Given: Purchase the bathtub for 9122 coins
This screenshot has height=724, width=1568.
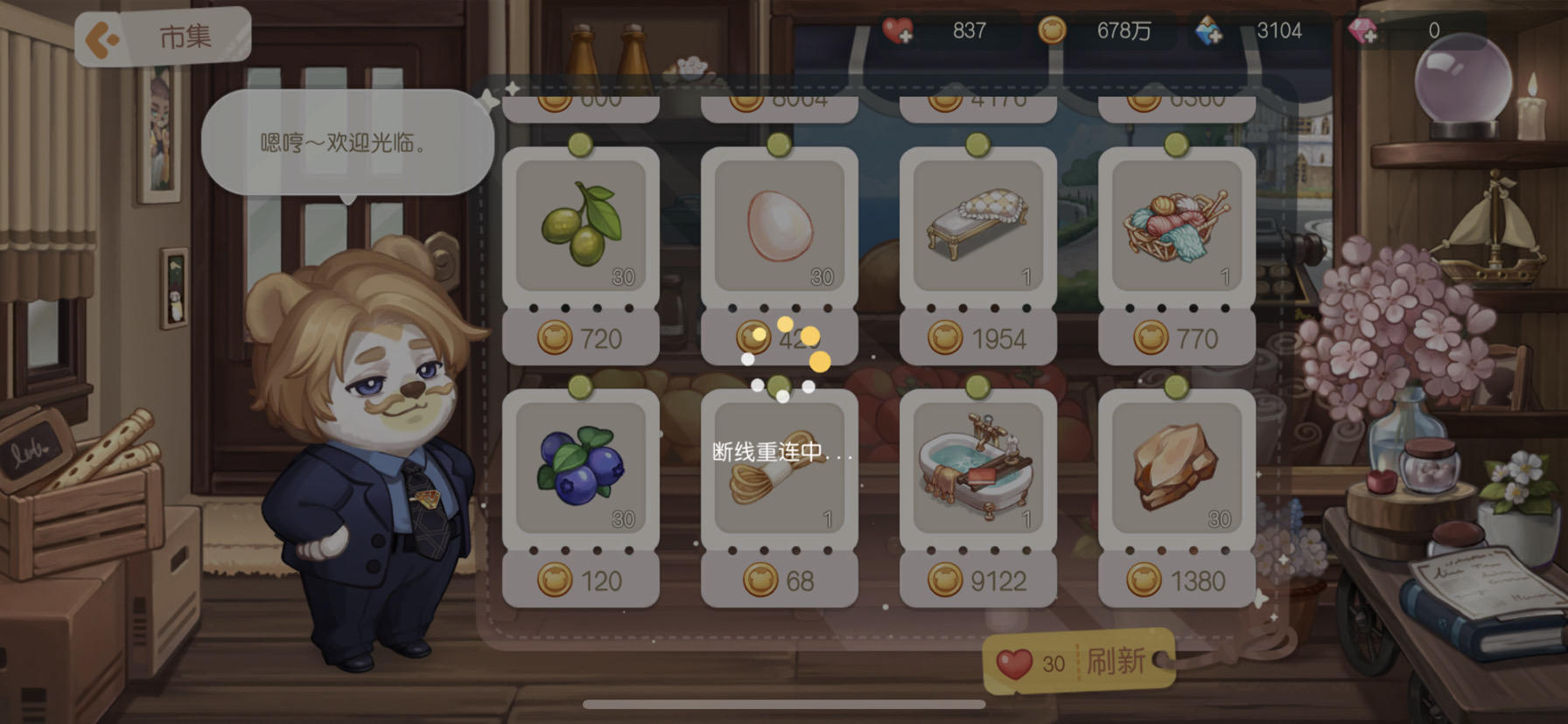Looking at the screenshot, I should (977, 580).
